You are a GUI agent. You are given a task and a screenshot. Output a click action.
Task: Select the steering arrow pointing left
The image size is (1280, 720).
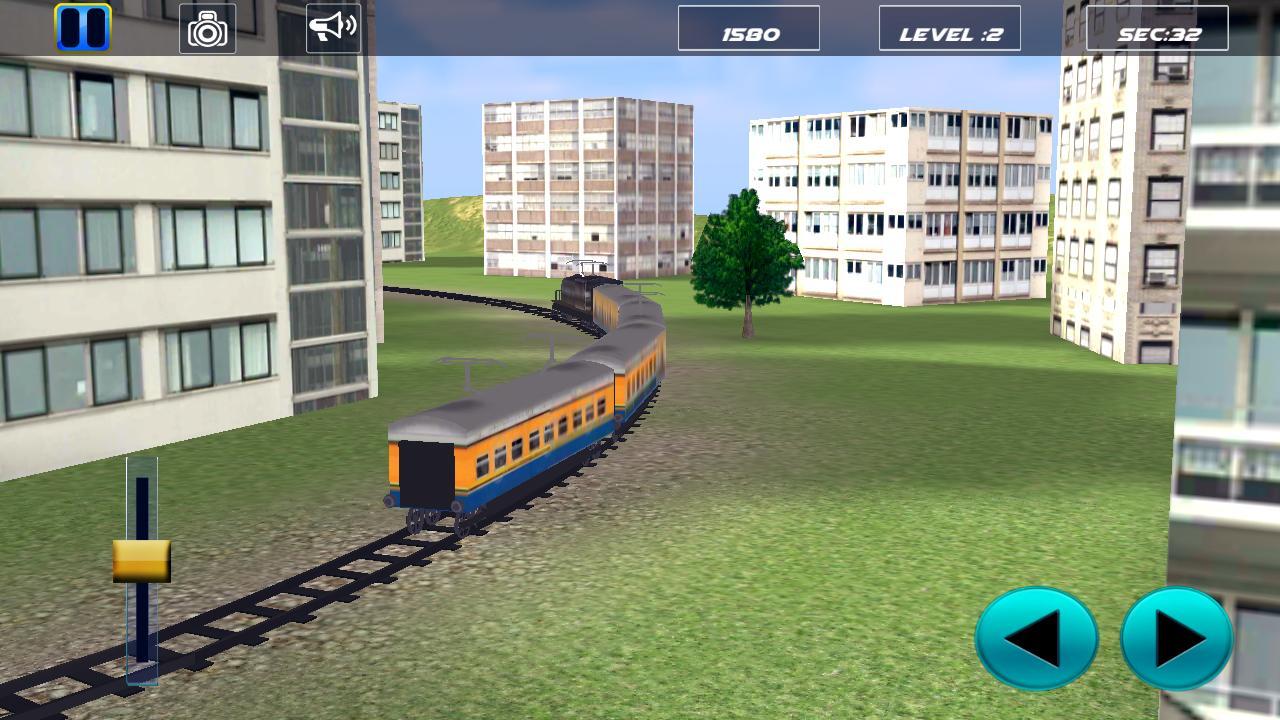[1037, 637]
